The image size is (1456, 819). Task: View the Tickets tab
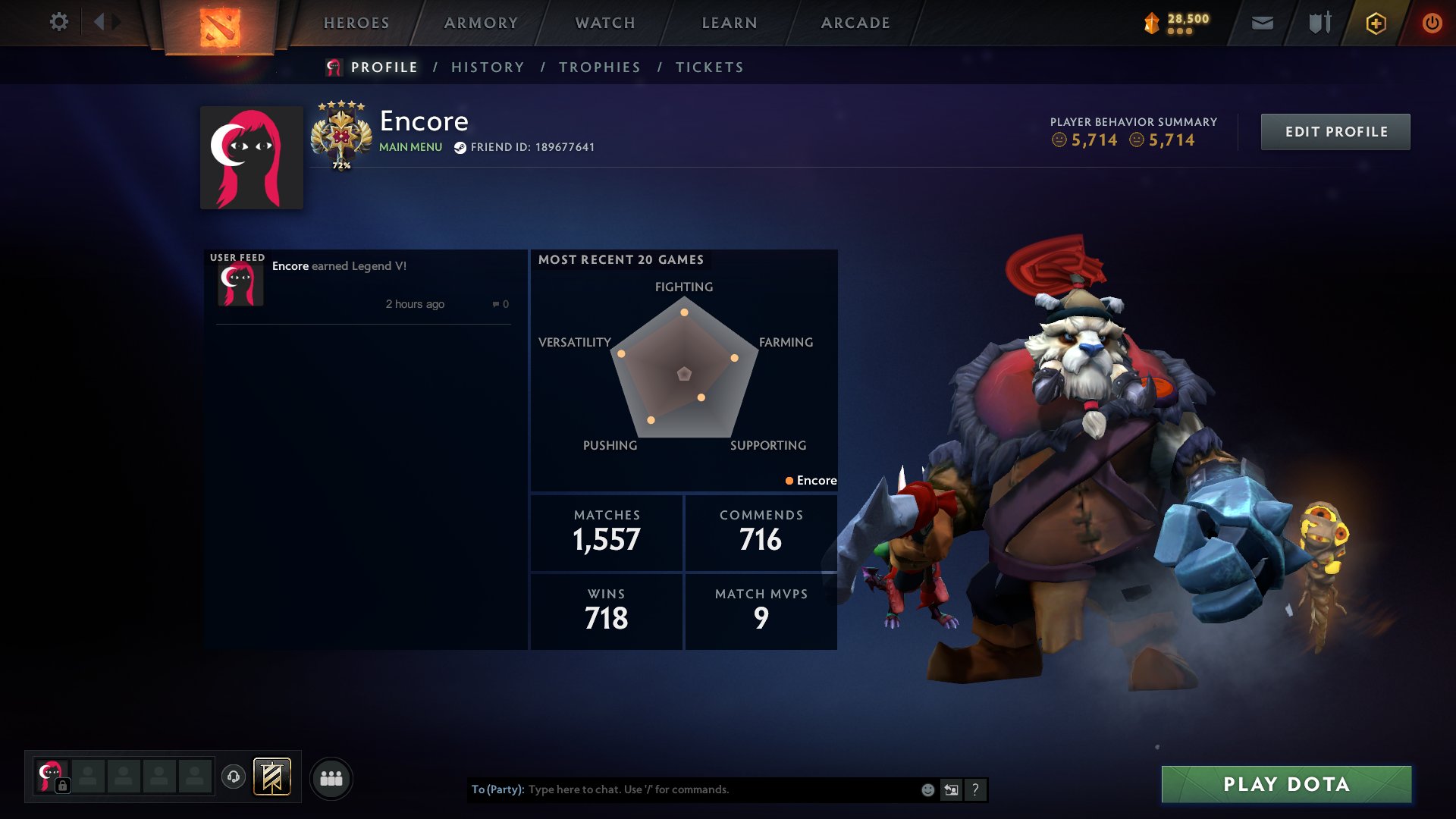tap(709, 67)
